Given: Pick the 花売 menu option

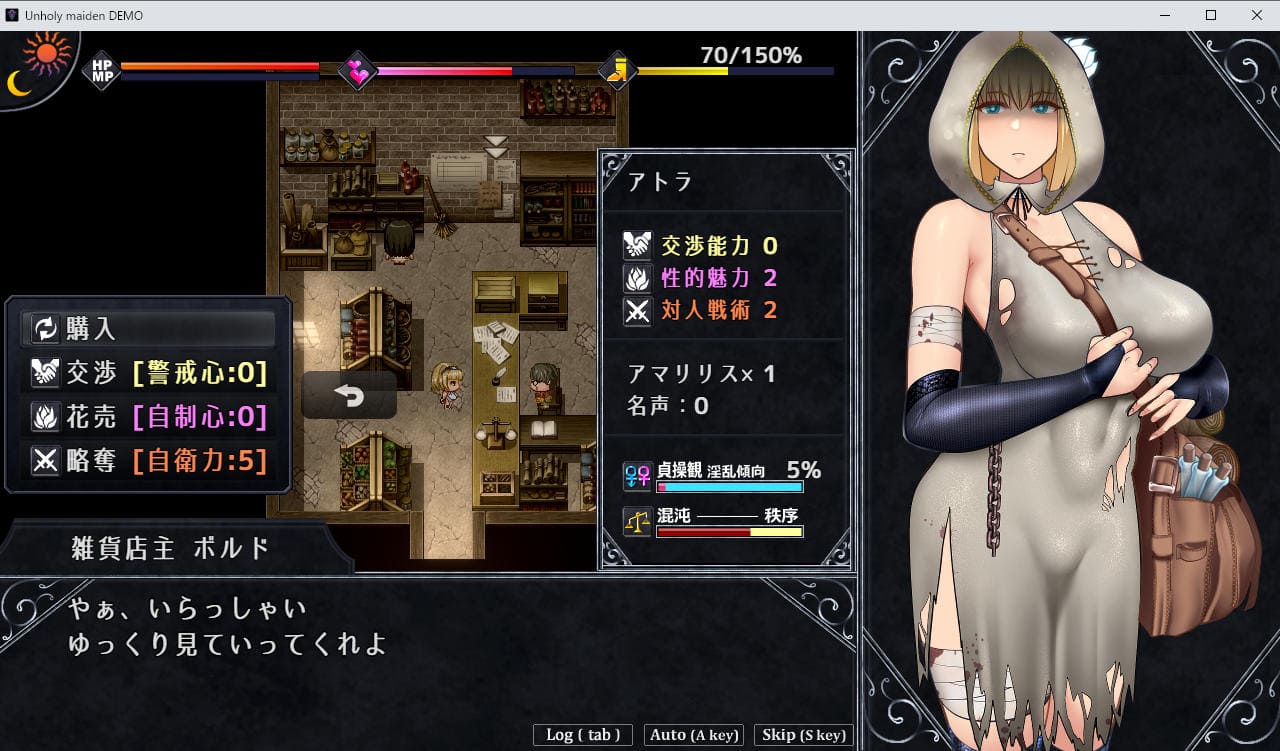Looking at the screenshot, I should (x=148, y=417).
